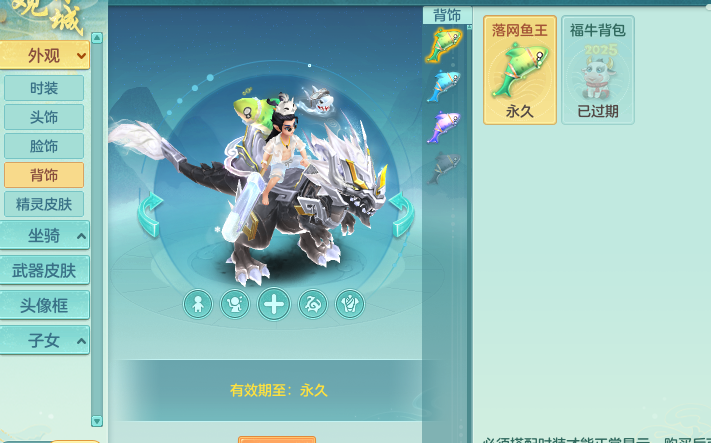
Task: Select the 落网鱼王 back accessory card
Action: tap(520, 70)
